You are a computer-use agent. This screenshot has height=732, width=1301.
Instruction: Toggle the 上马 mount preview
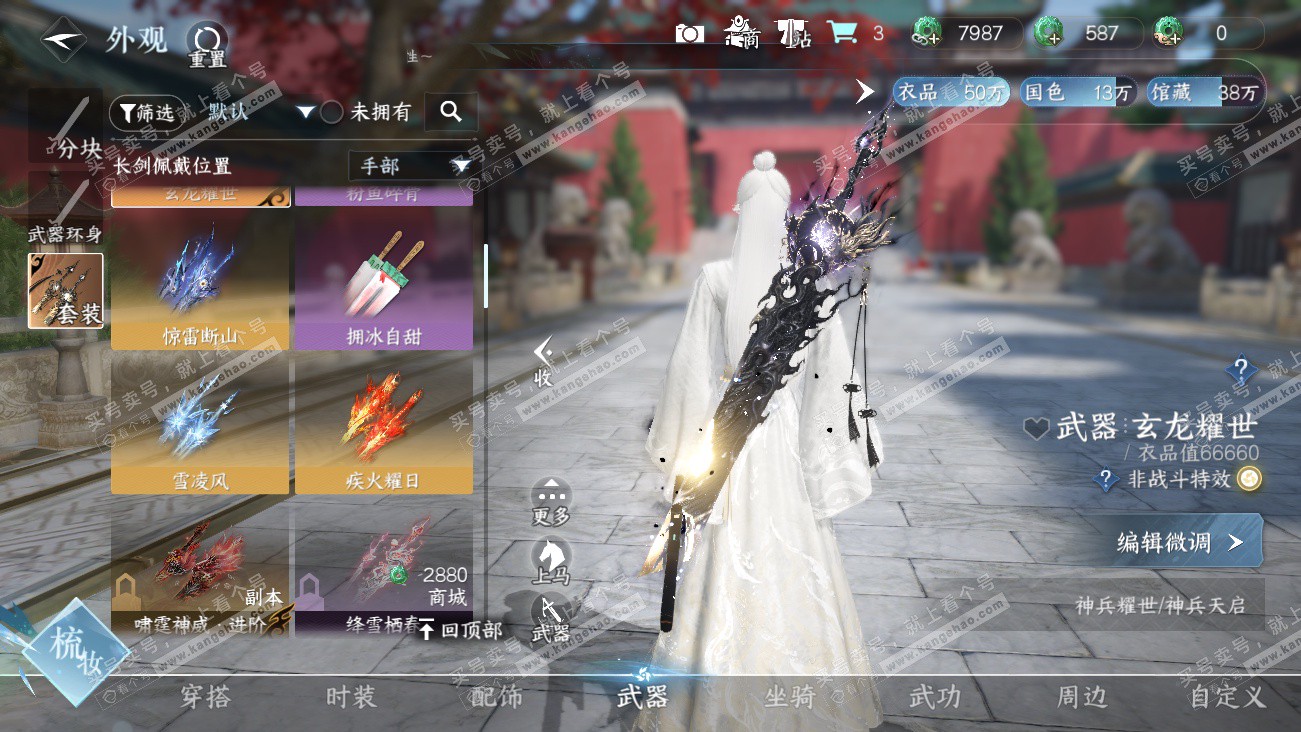[551, 562]
